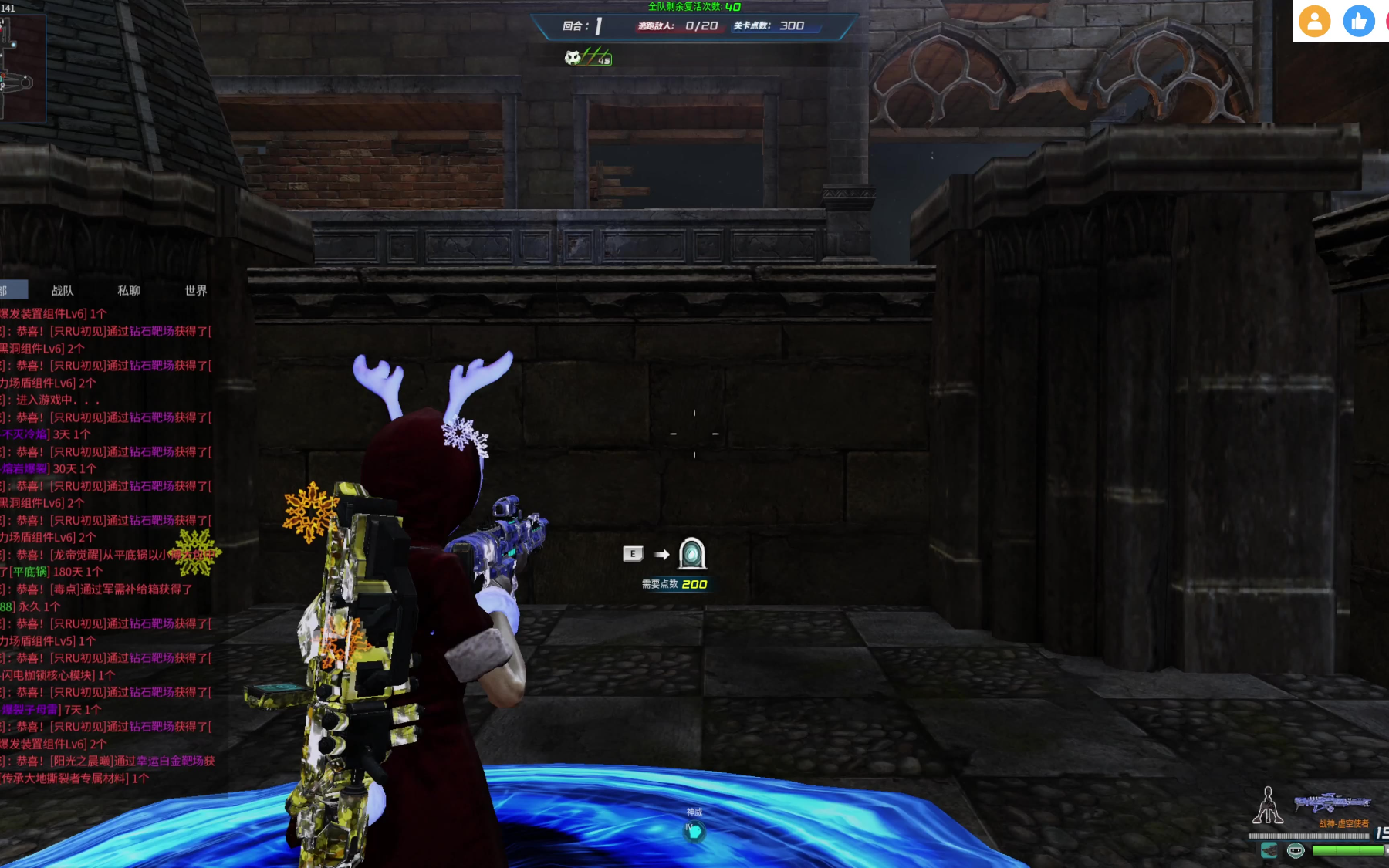Viewport: 1389px width, 868px height.
Task: Select the 世界 world chat tab
Action: 196,291
